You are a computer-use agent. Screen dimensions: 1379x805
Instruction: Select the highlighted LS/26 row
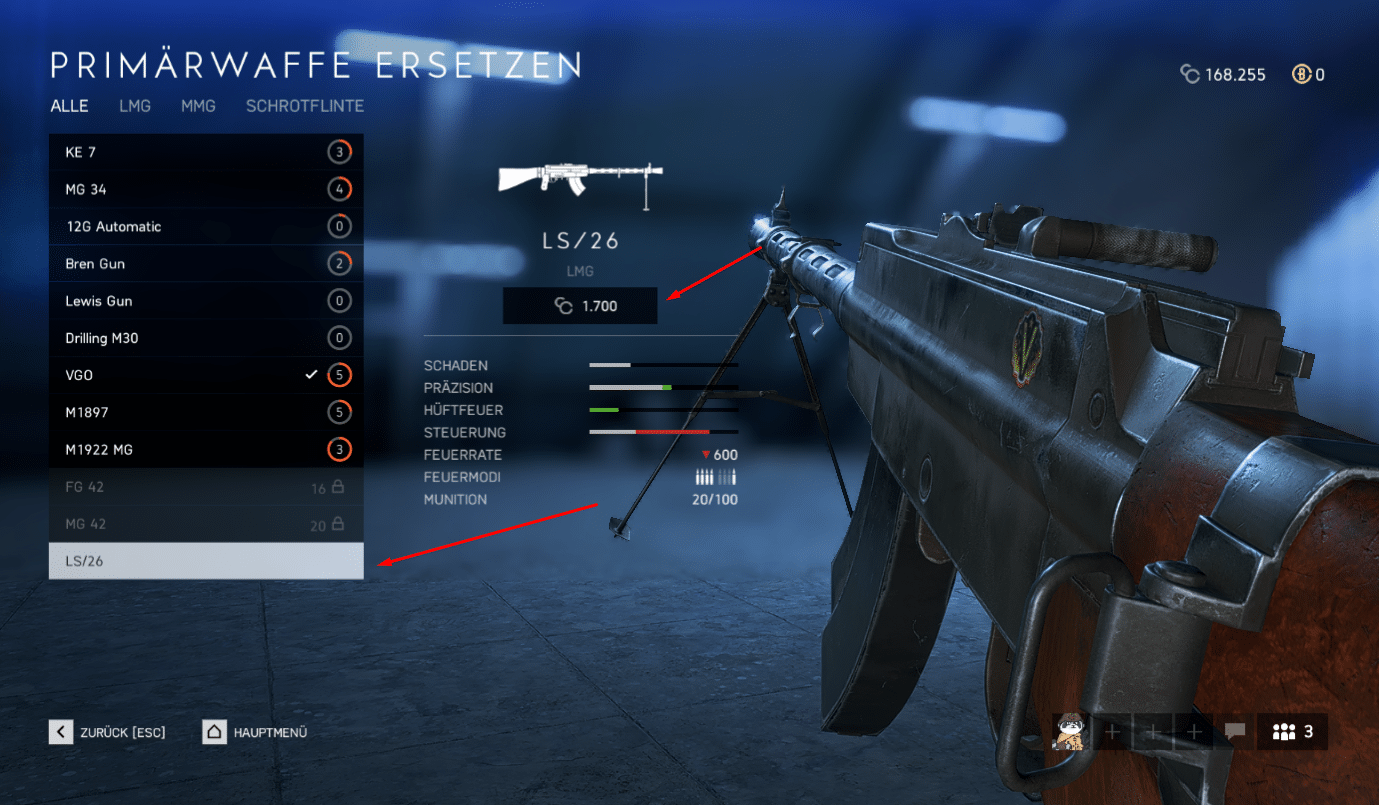(x=206, y=561)
